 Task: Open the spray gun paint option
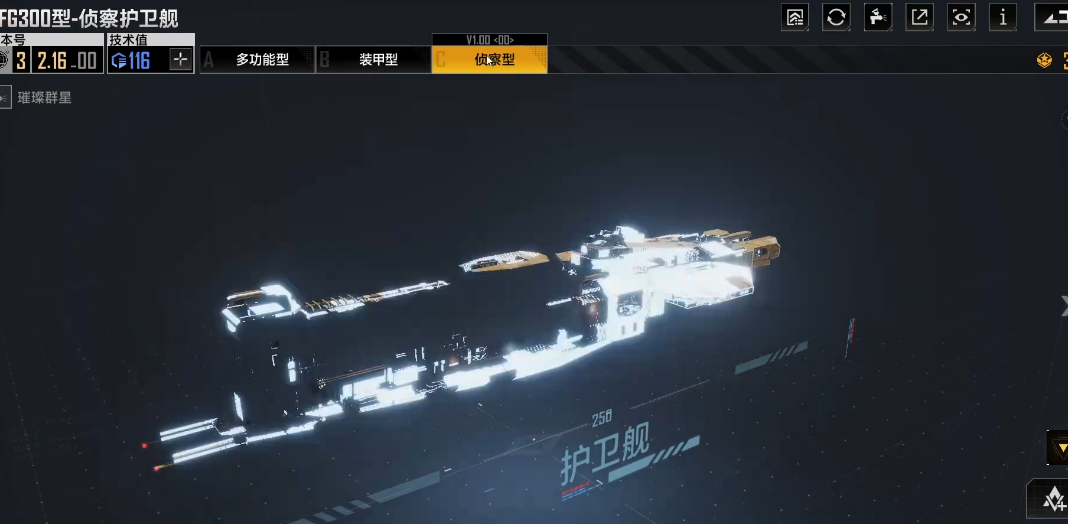pyautogui.click(x=878, y=17)
